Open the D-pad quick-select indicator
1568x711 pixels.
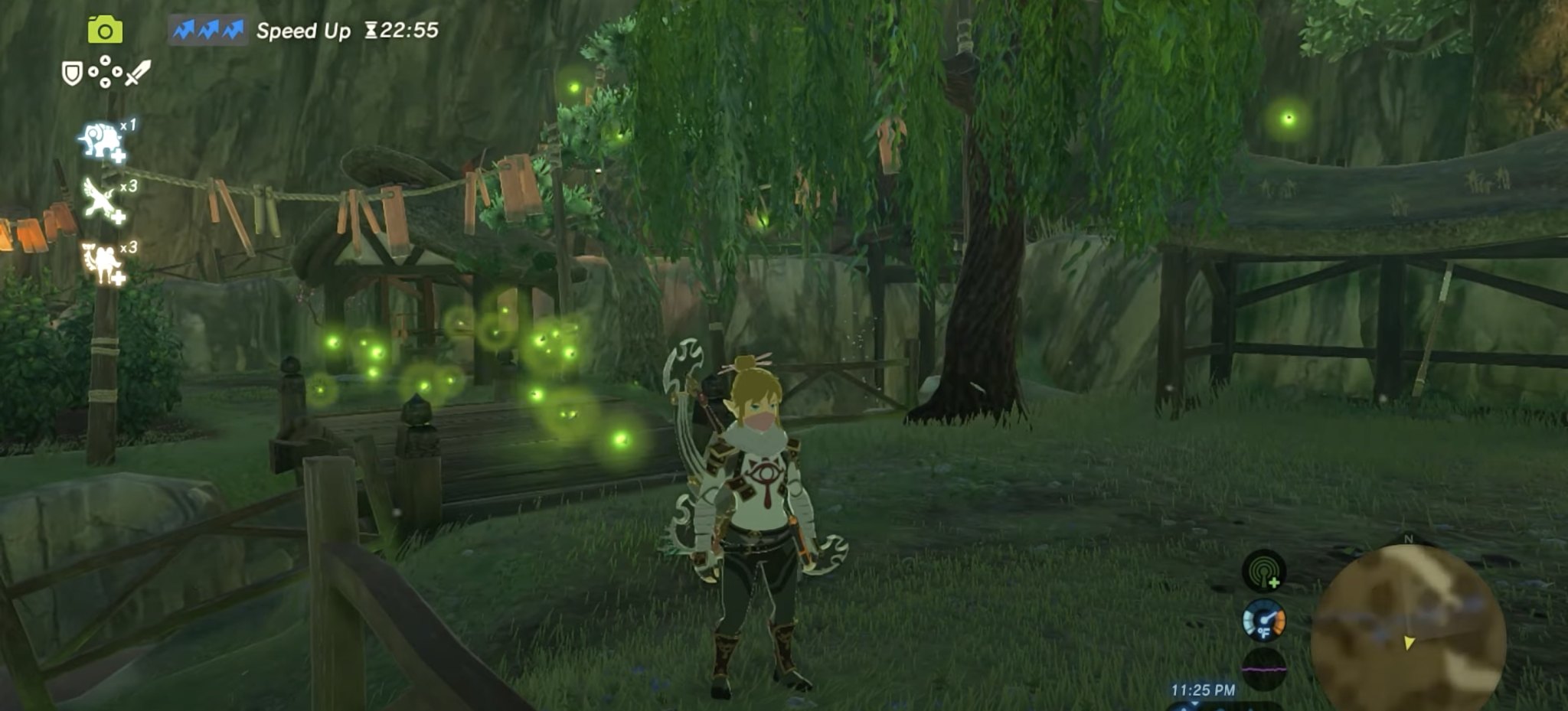[106, 72]
